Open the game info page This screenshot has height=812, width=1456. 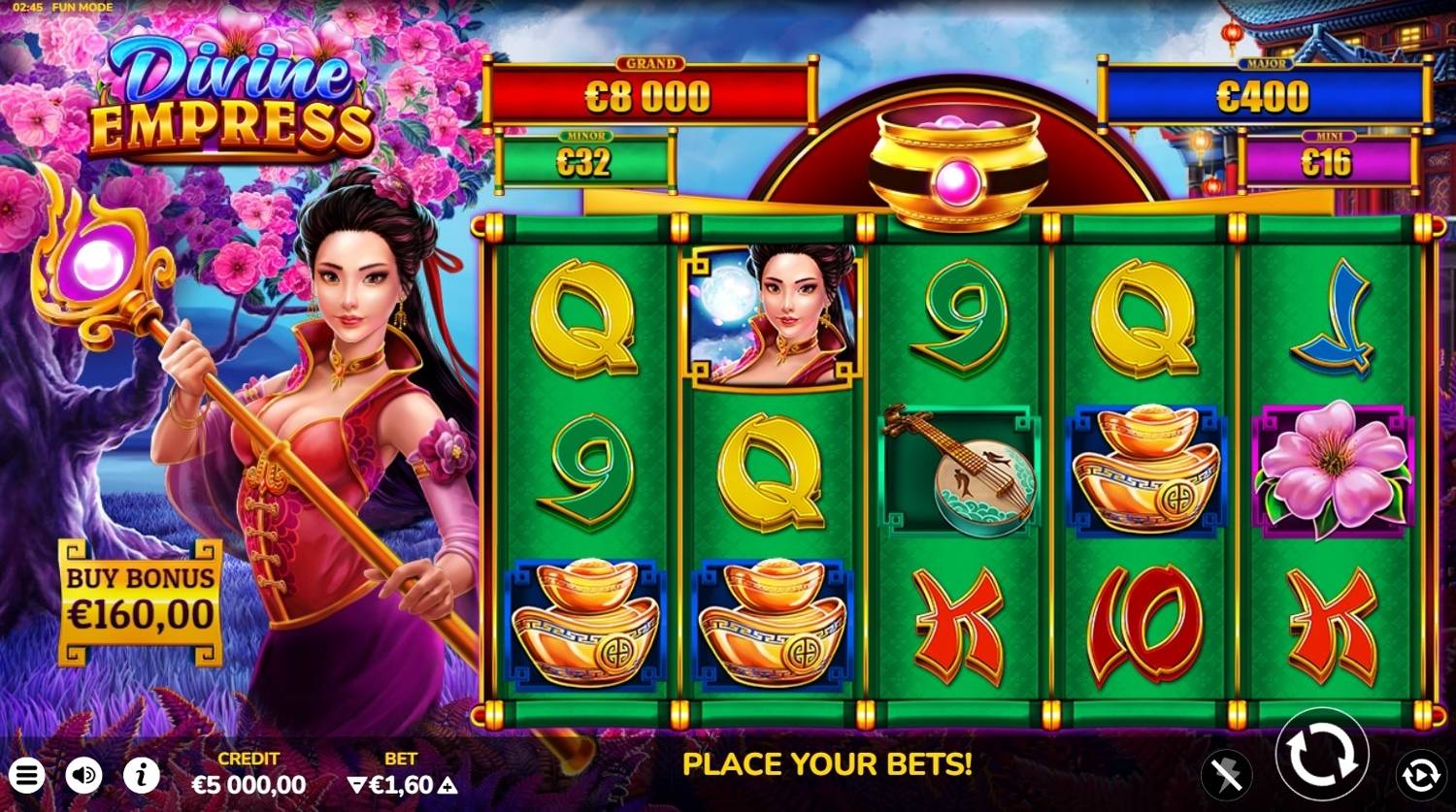pos(142,775)
